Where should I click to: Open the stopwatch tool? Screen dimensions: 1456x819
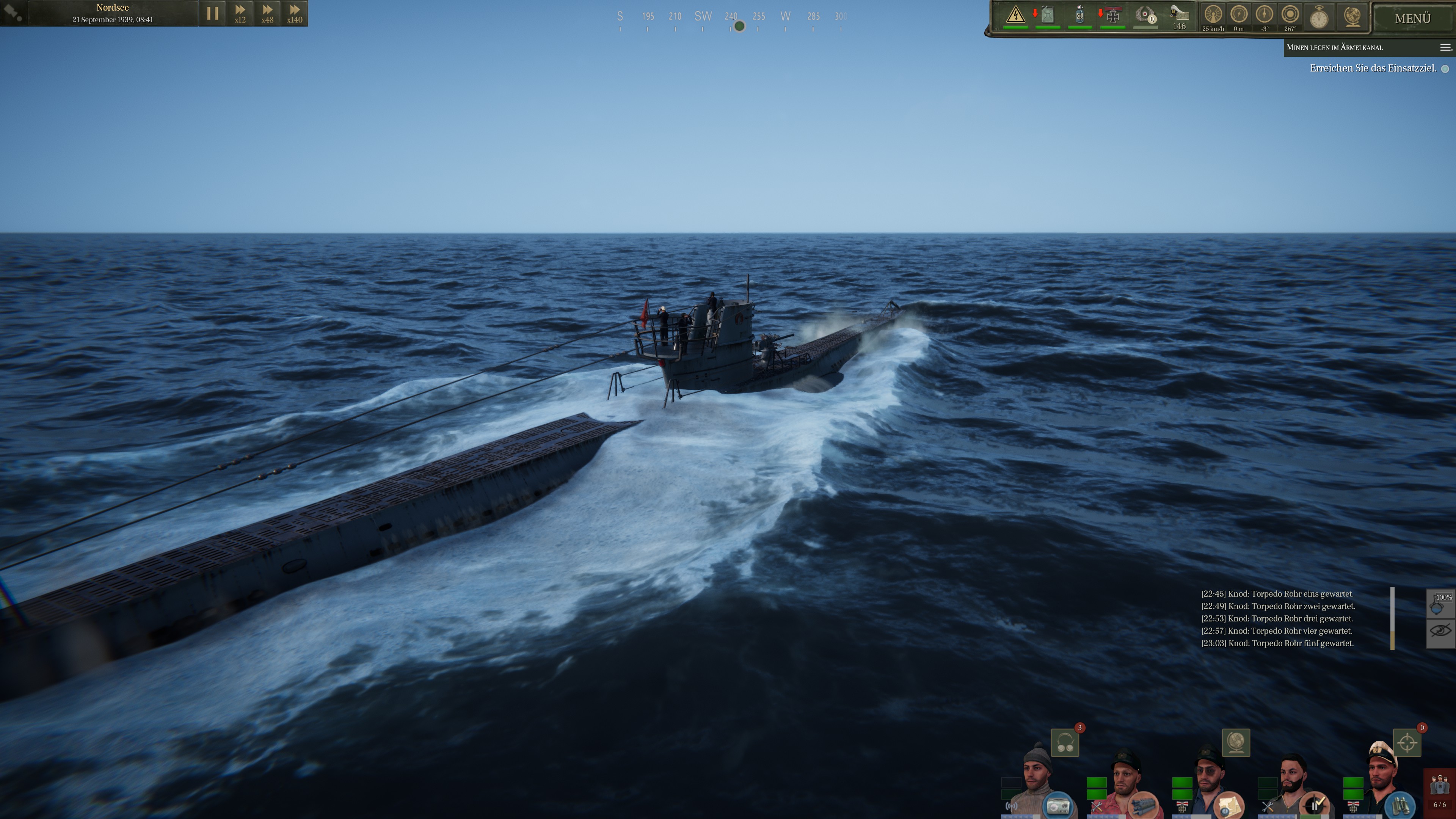click(1319, 17)
